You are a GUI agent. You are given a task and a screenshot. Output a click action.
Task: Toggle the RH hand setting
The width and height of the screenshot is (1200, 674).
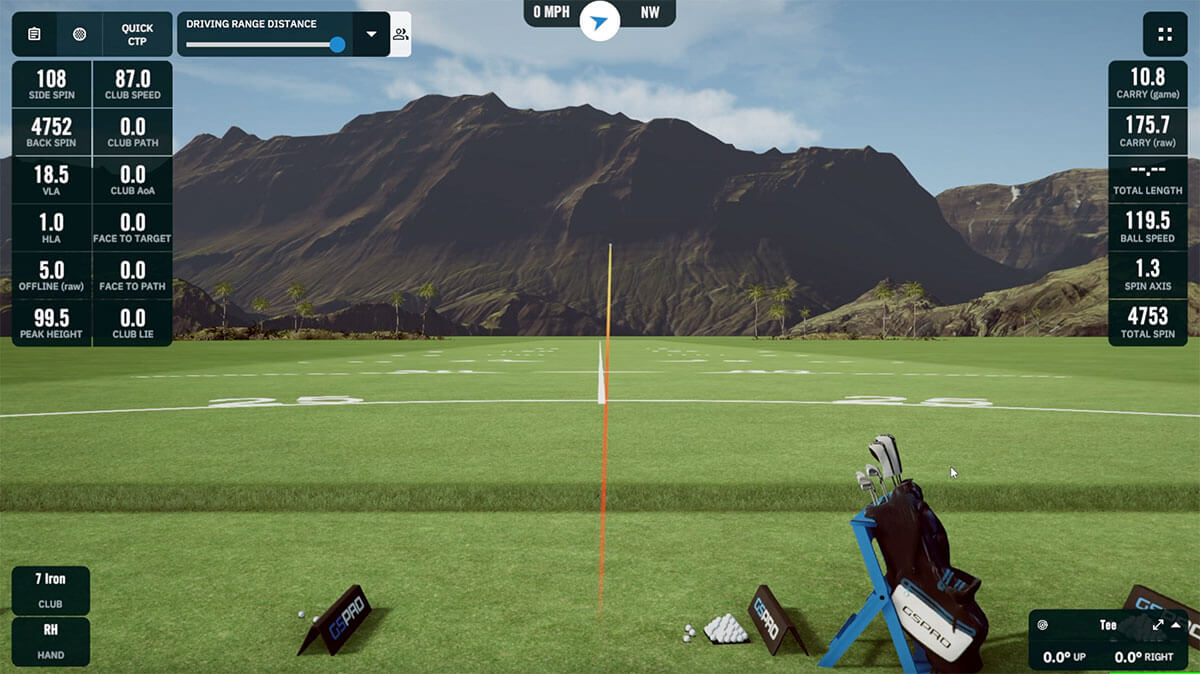[51, 641]
